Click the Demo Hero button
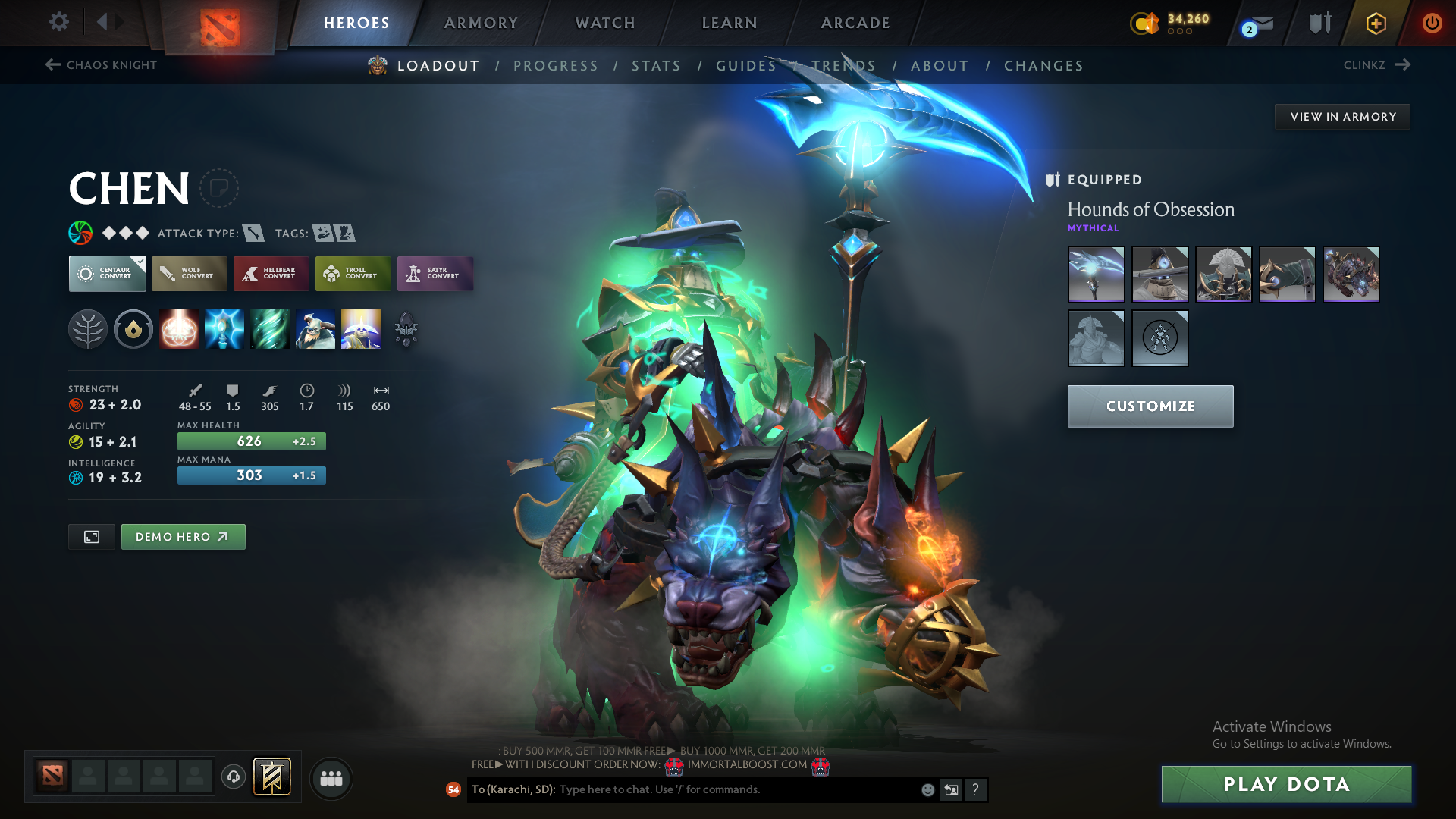Screen dimensions: 1456x819 183,536
